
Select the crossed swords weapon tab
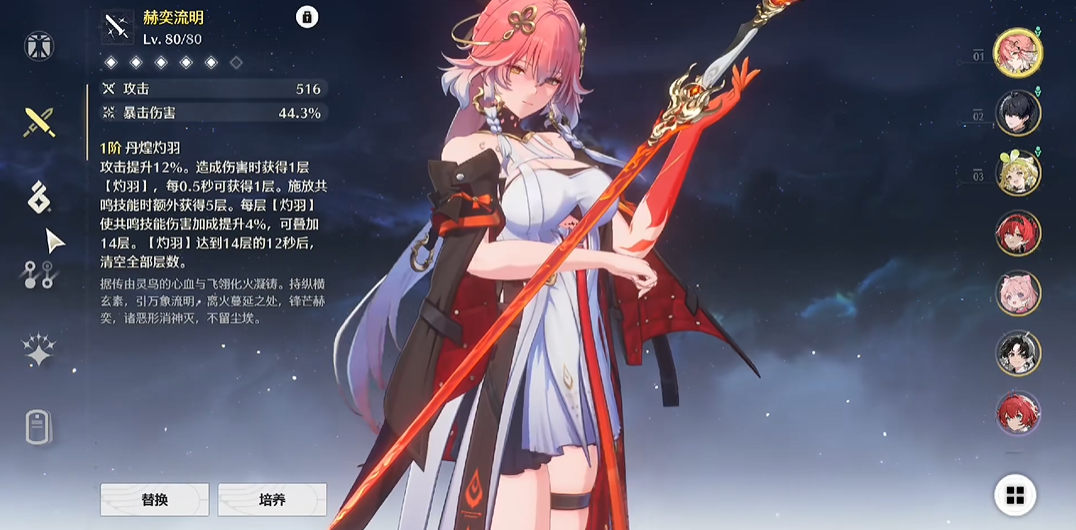point(39,122)
